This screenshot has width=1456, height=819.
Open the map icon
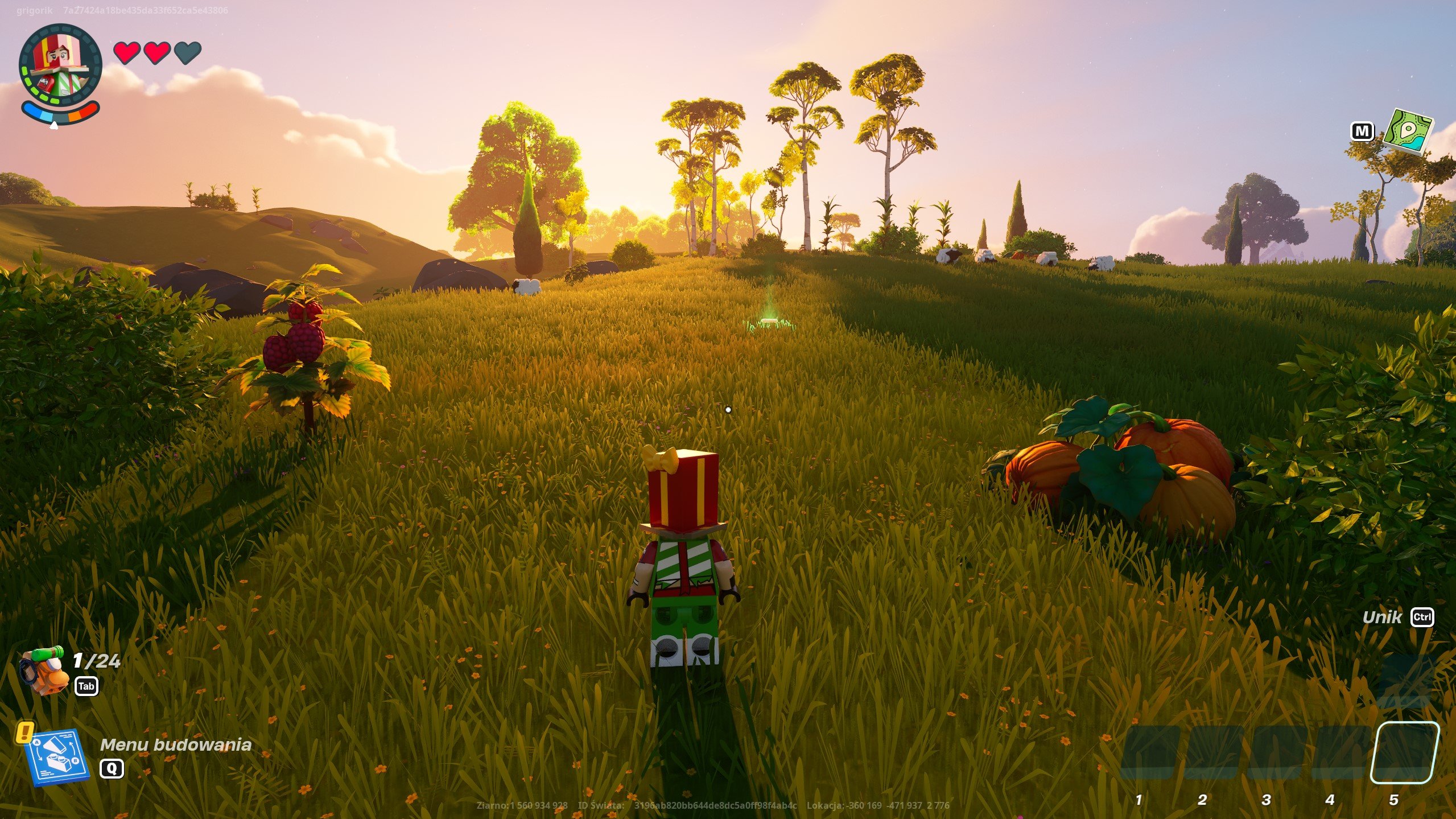coord(1408,132)
